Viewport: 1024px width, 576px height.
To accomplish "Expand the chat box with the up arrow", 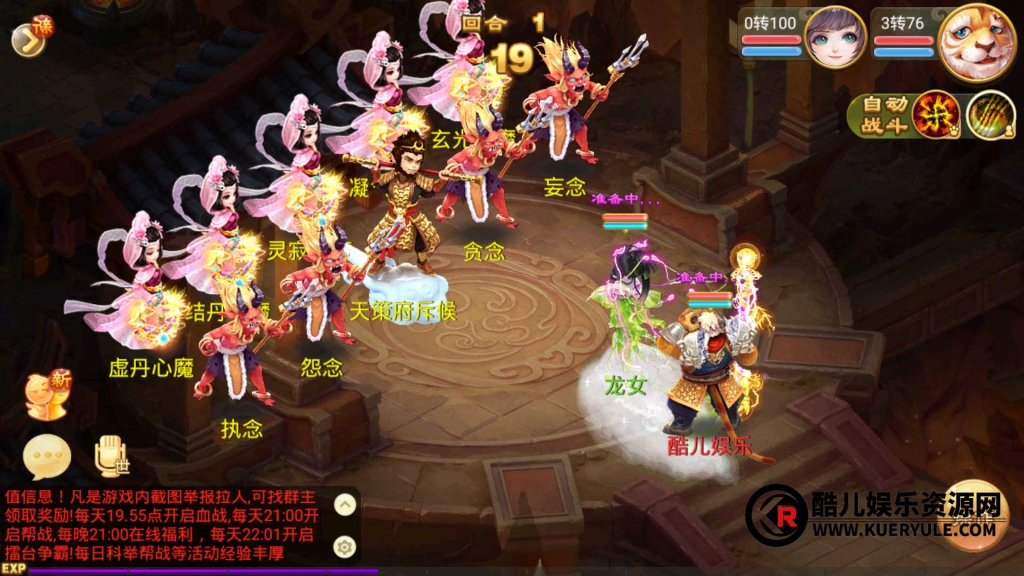I will [344, 506].
